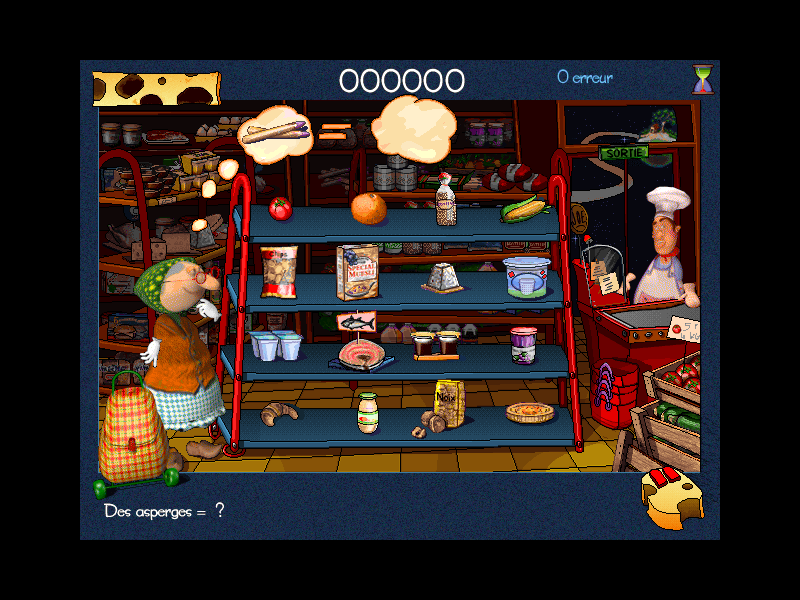Select the croissant on the bottom shelf

(278, 413)
